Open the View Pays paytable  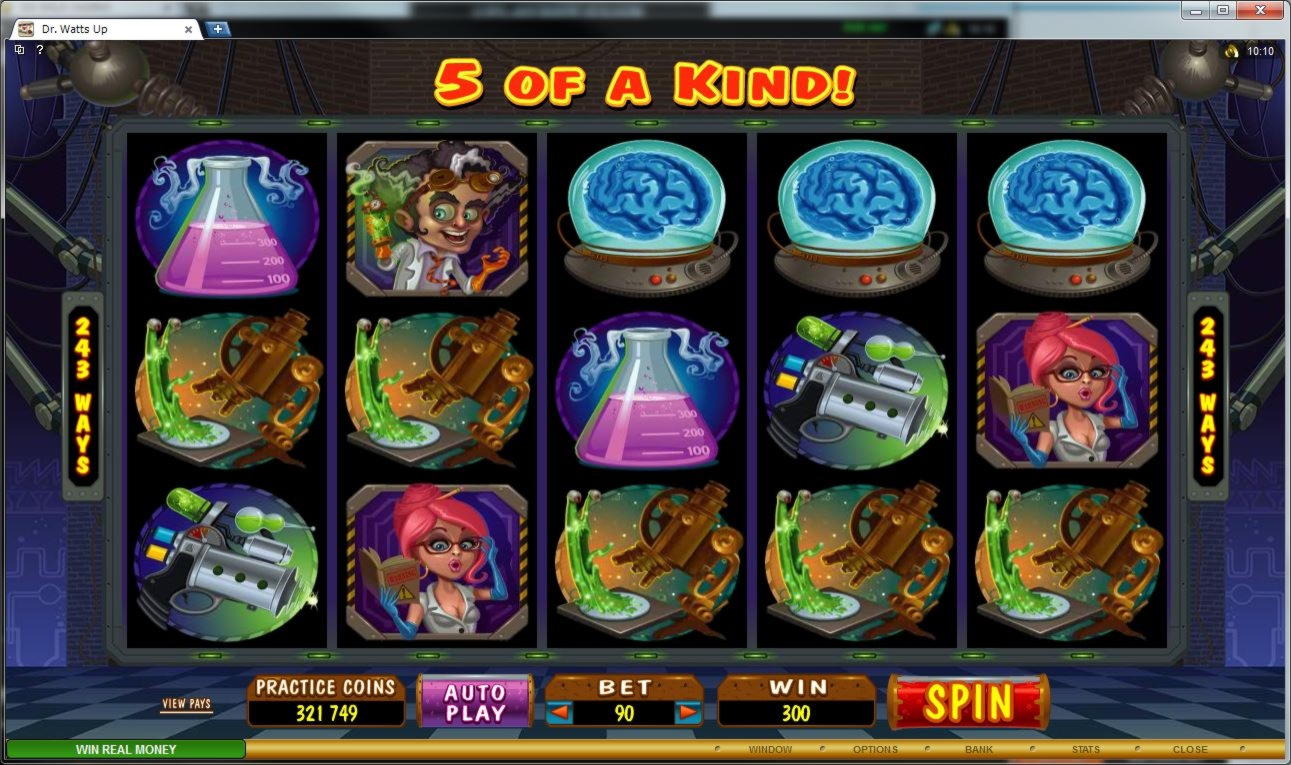coord(187,704)
